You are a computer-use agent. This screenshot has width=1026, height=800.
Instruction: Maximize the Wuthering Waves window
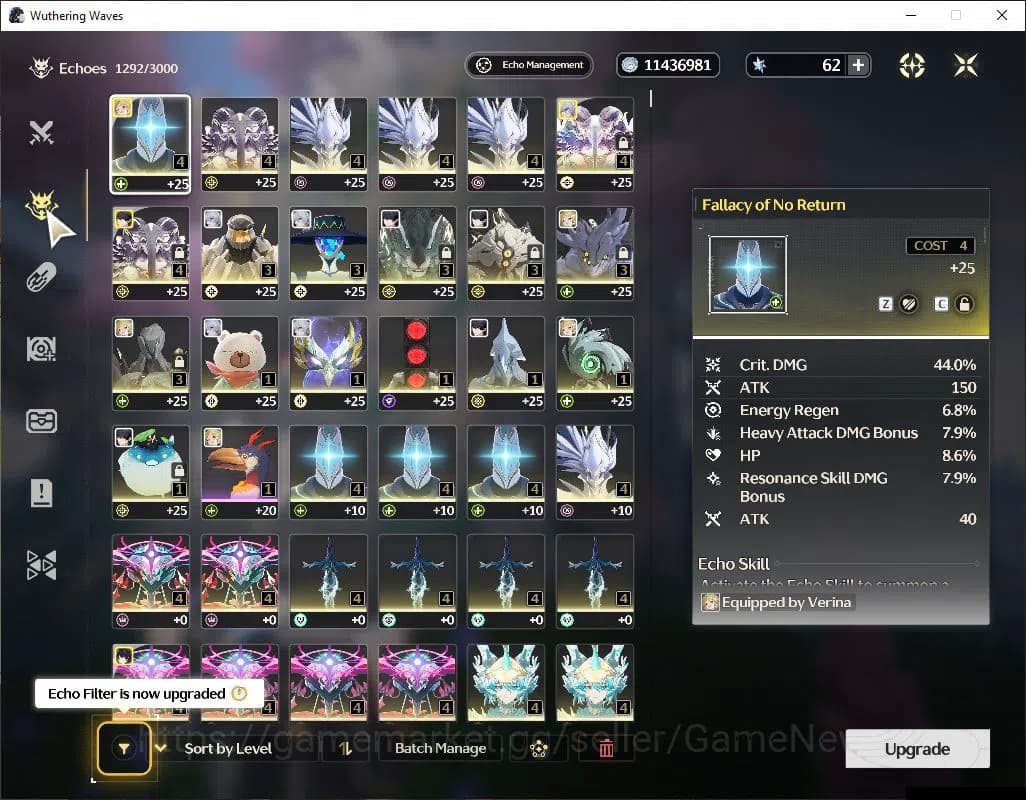956,15
